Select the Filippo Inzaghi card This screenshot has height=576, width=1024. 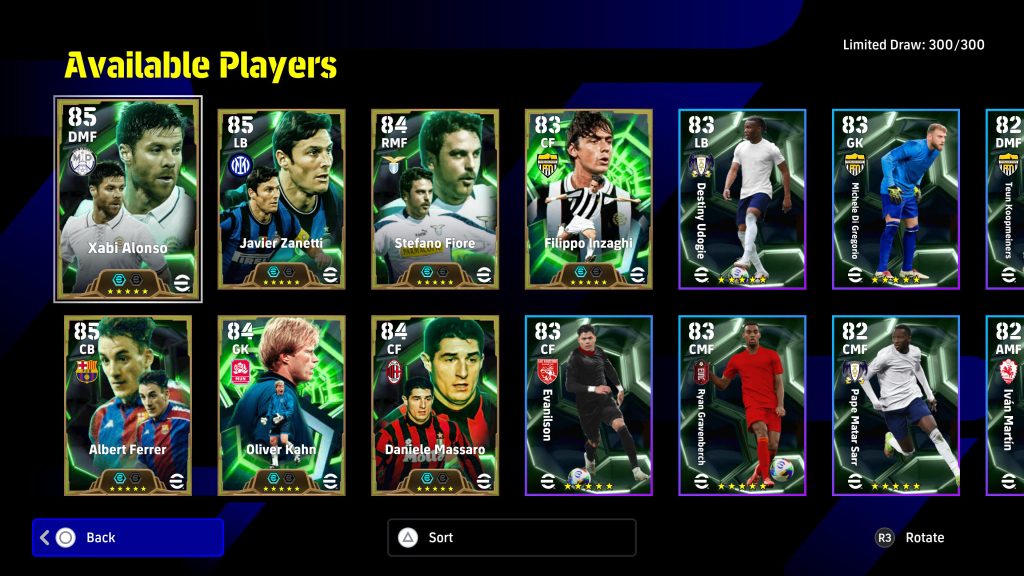coord(588,199)
